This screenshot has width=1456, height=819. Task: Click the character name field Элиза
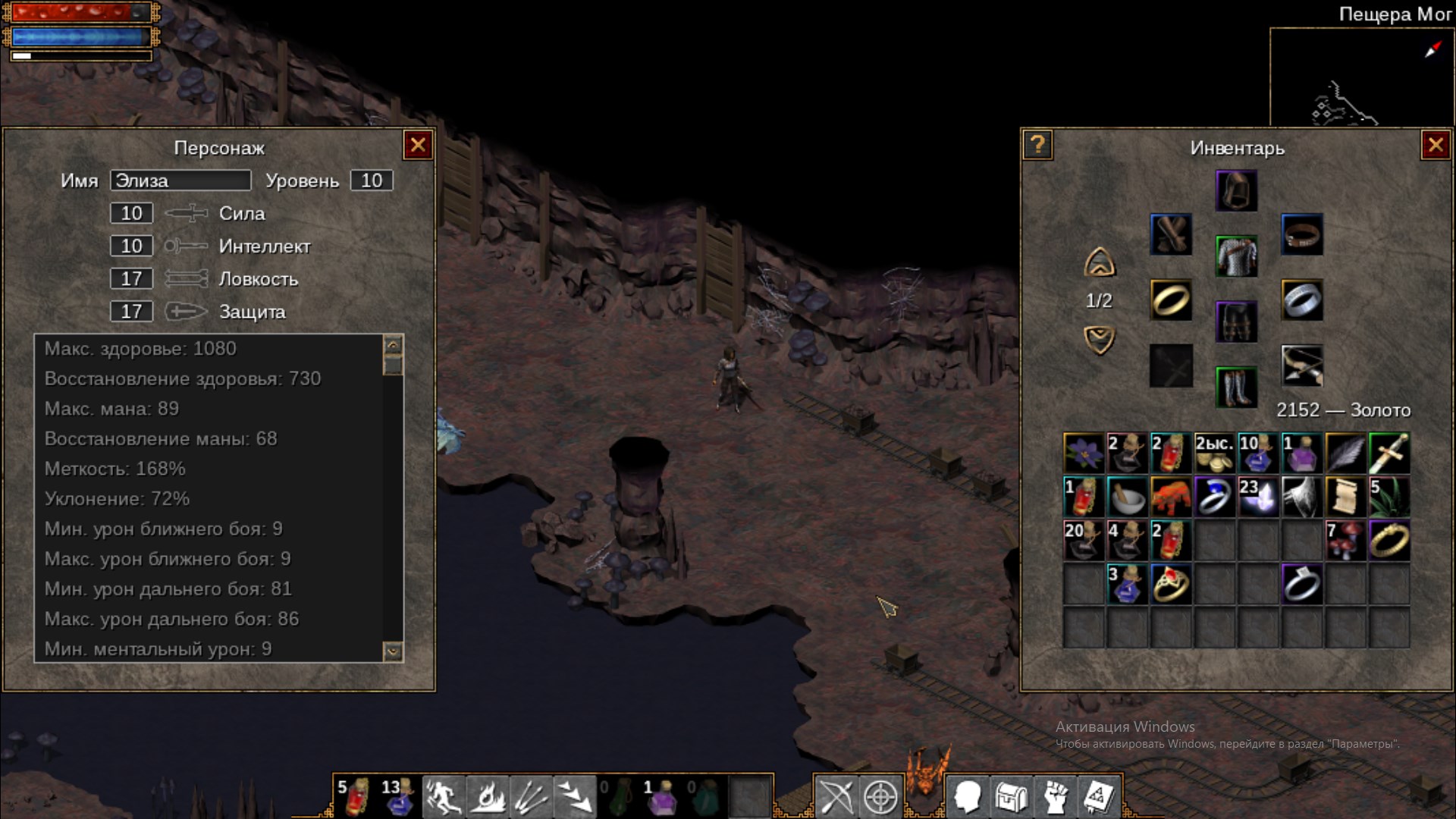tap(180, 180)
